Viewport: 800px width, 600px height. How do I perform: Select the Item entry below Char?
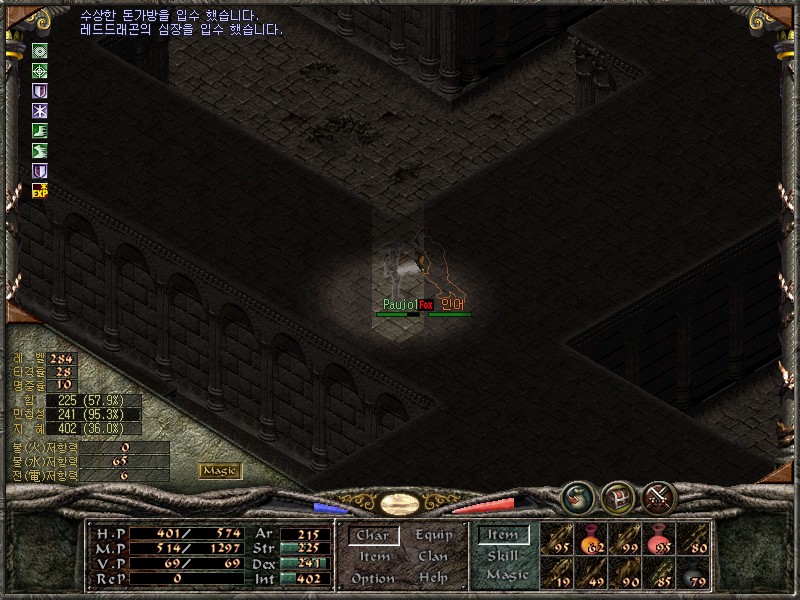[374, 557]
